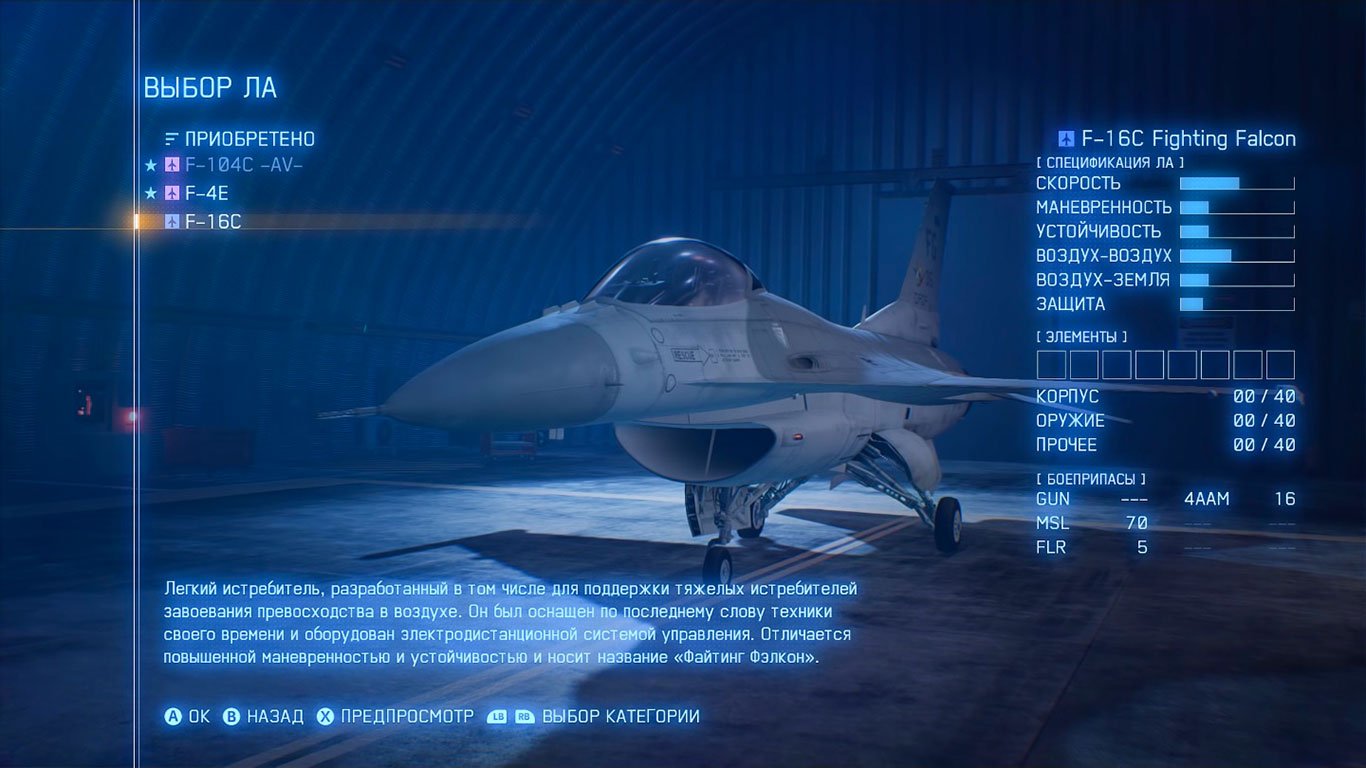Click the aircraft icon next to F-4E entry
This screenshot has height=768, width=1366.
pos(172,193)
